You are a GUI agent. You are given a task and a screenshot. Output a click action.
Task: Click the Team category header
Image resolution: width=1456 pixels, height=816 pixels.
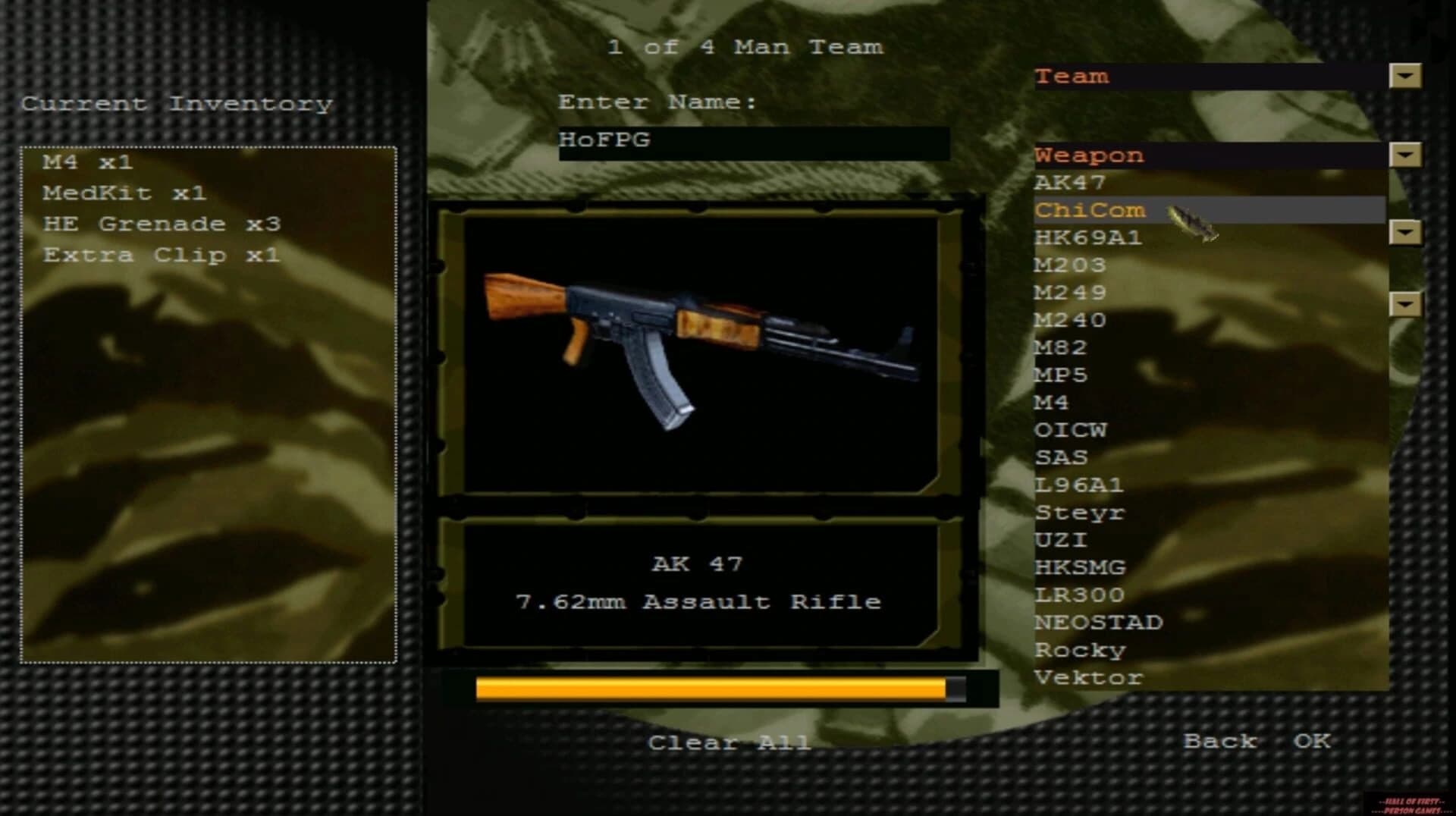point(1073,76)
